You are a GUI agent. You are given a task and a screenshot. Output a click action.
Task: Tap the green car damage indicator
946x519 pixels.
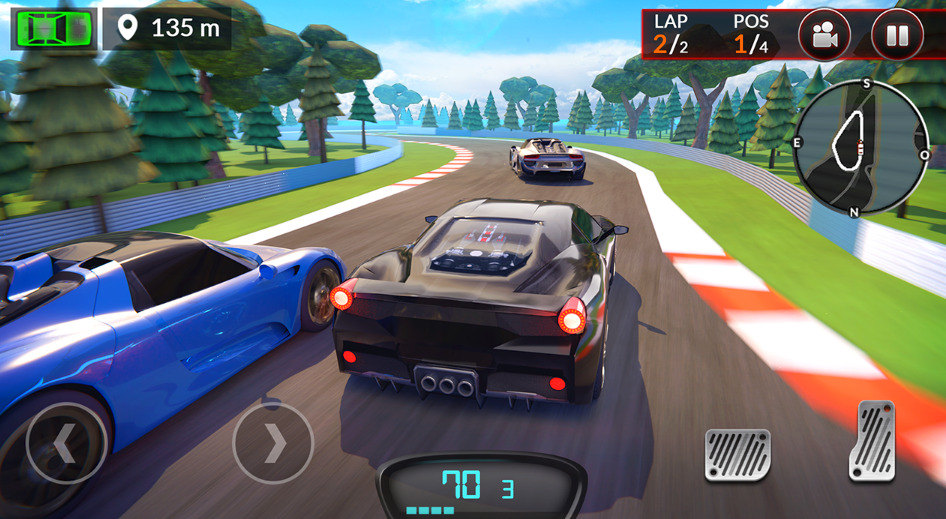coord(53,28)
